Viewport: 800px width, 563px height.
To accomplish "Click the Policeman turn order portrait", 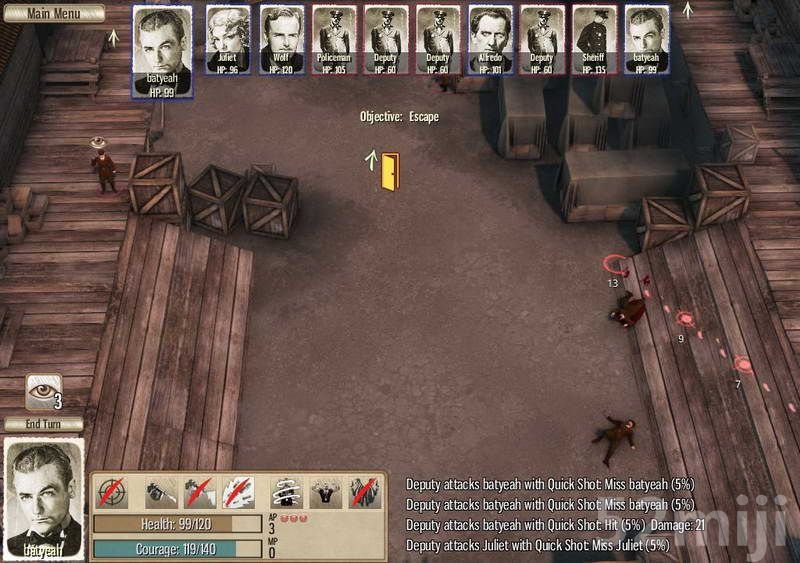I will (x=334, y=40).
